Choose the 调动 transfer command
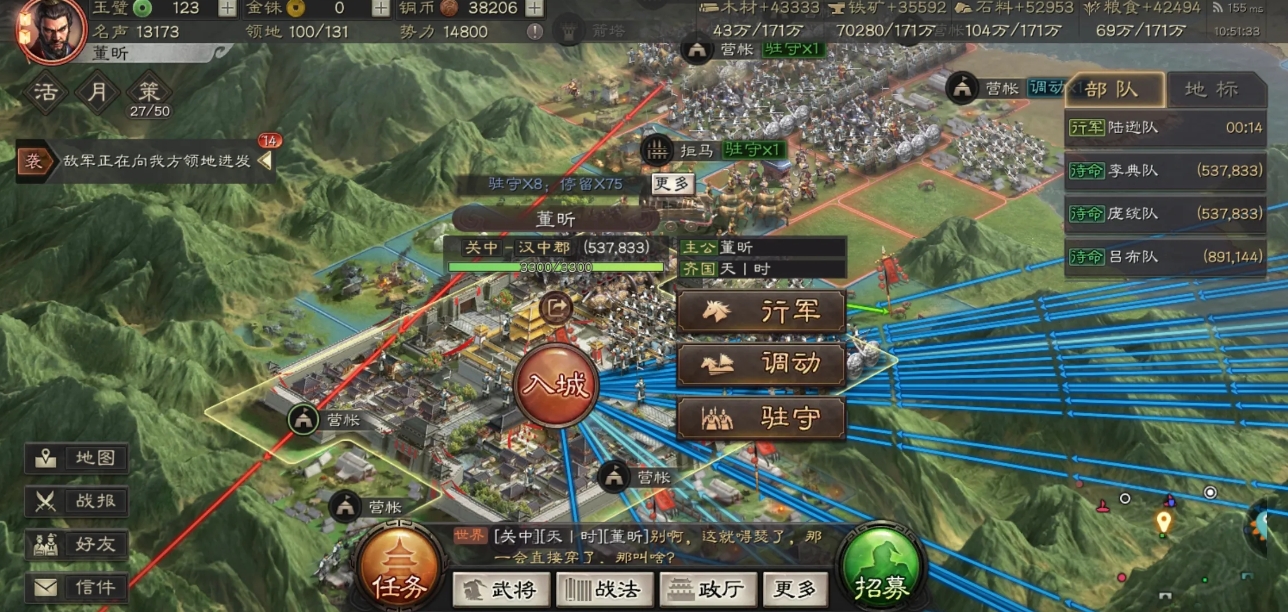Screen dimensions: 1288x612 pos(761,365)
